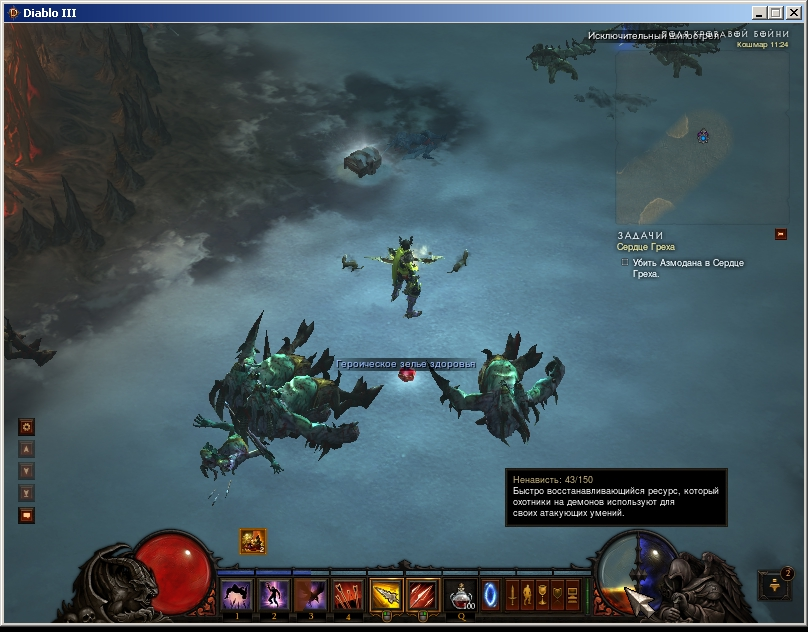This screenshot has width=808, height=632.
Task: Drink the health potion in slot Q
Action: [x=462, y=596]
